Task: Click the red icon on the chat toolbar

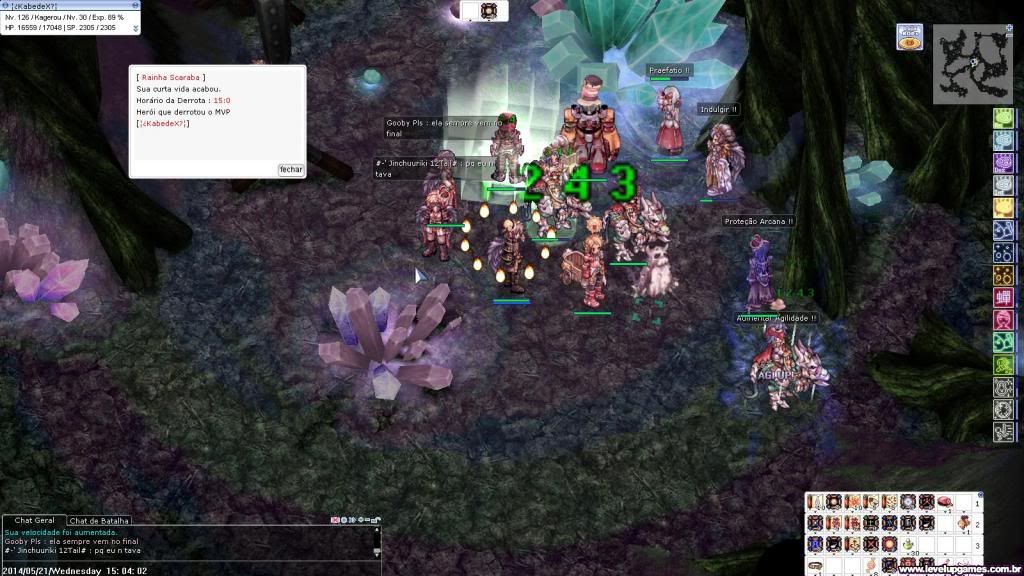Action: (335, 520)
